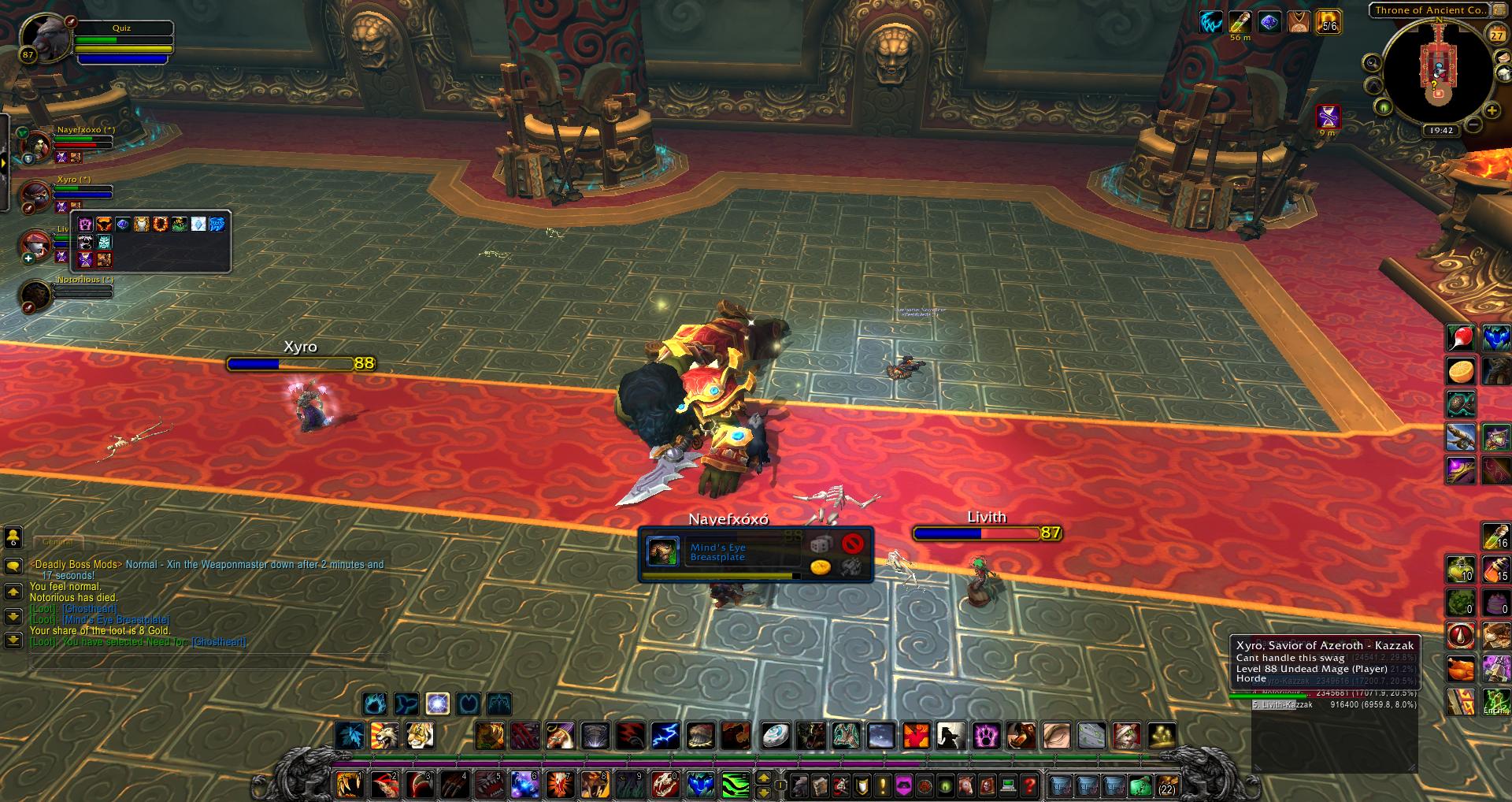Click the General chat tab
Viewport: 1512px width, 802px height.
[x=57, y=542]
